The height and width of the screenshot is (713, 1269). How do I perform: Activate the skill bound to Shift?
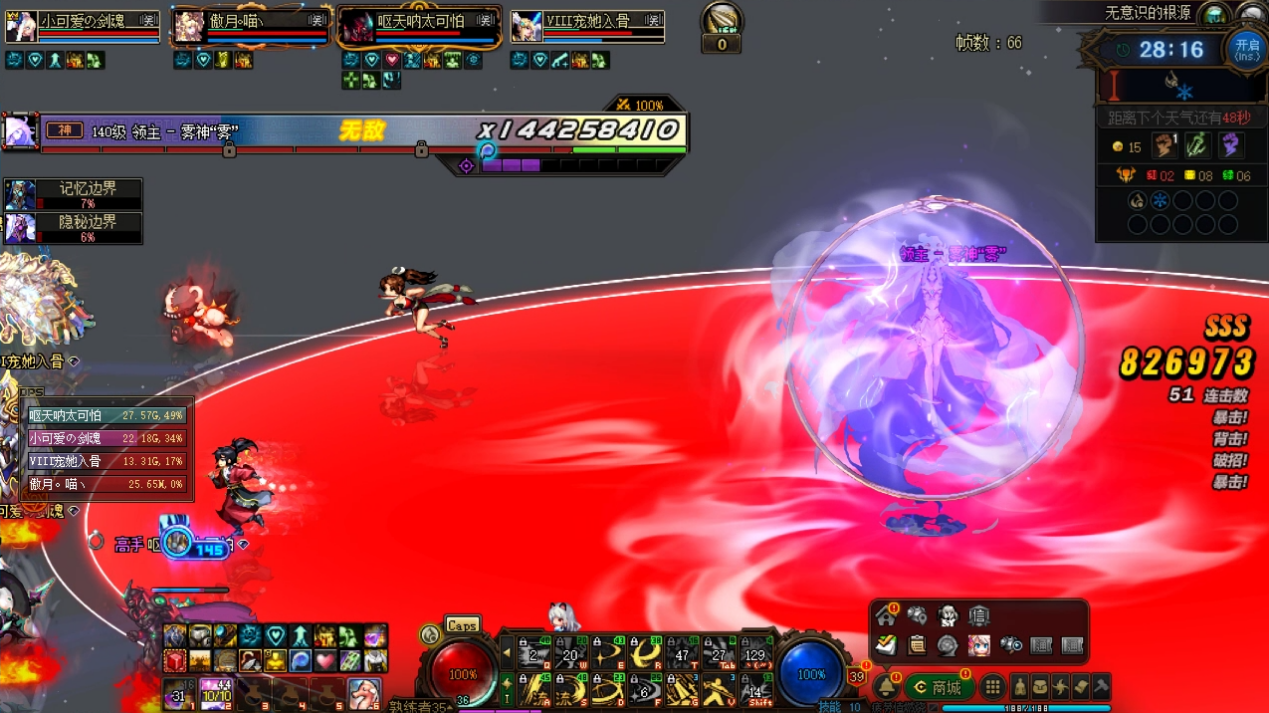pyautogui.click(x=756, y=690)
